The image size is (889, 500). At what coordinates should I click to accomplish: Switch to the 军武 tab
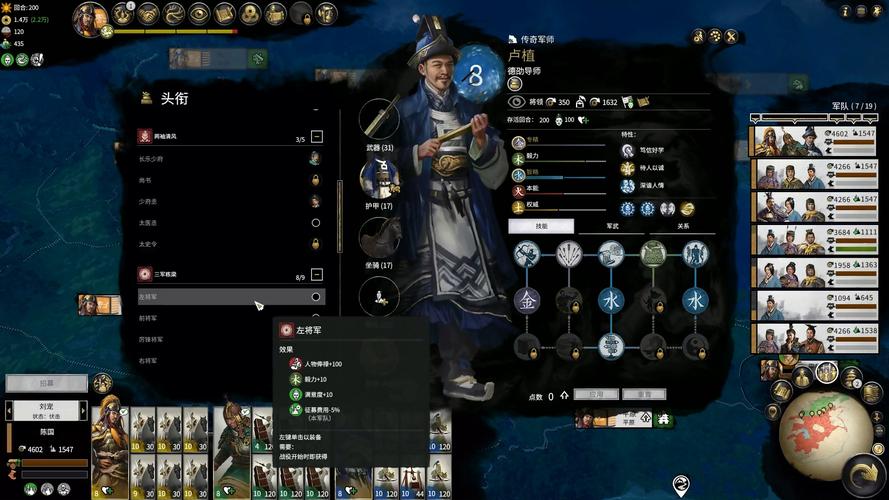(612, 226)
